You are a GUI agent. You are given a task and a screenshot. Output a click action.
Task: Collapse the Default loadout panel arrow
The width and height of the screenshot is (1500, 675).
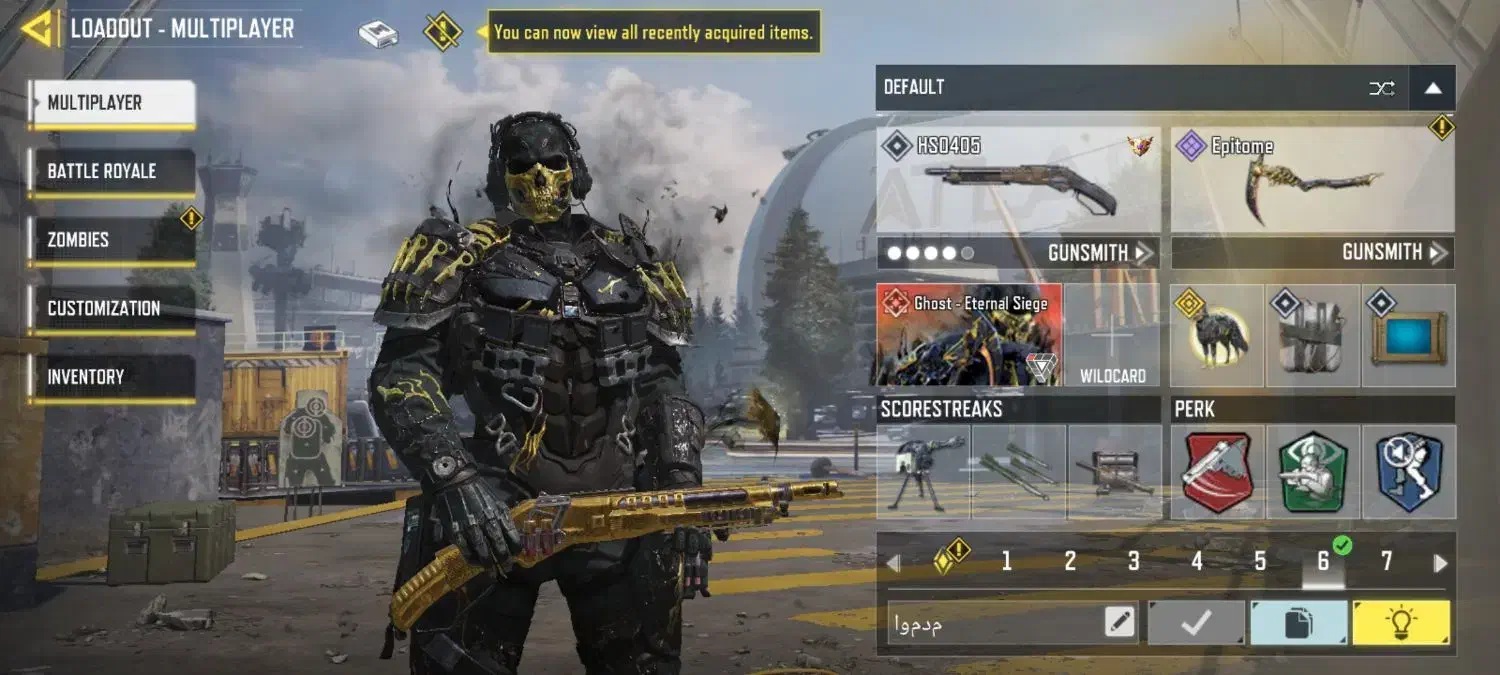(1432, 88)
